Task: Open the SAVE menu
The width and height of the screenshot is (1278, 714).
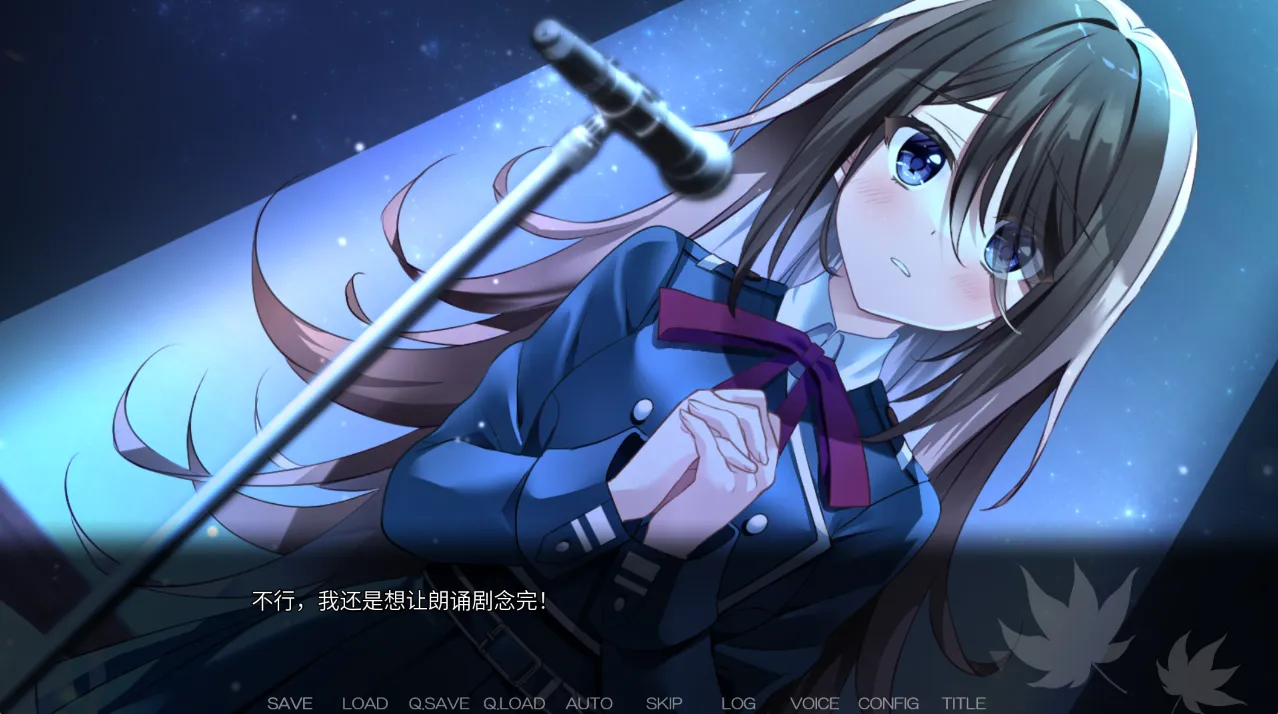Action: click(x=290, y=703)
